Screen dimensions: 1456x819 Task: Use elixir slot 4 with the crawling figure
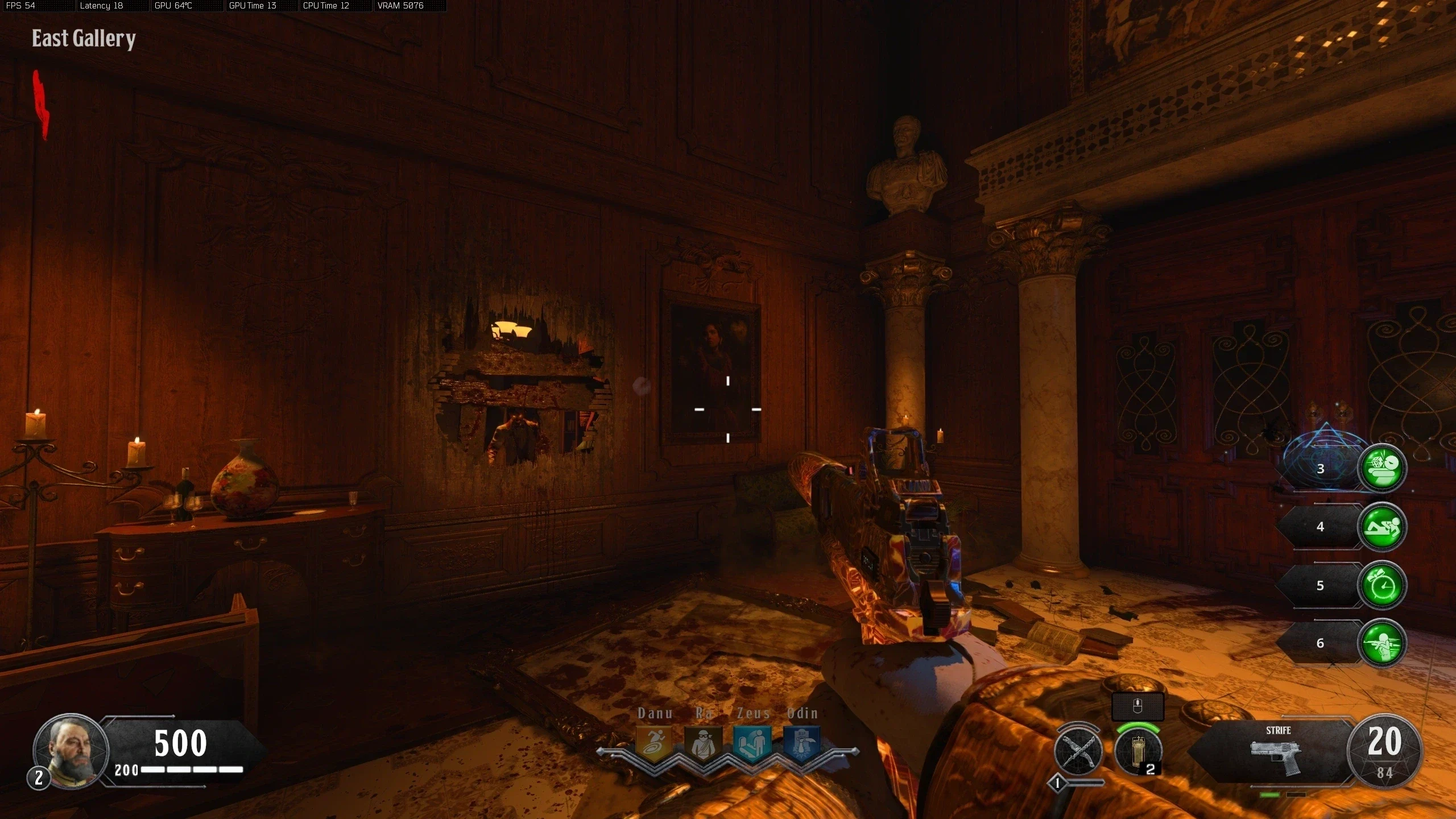coord(1382,527)
